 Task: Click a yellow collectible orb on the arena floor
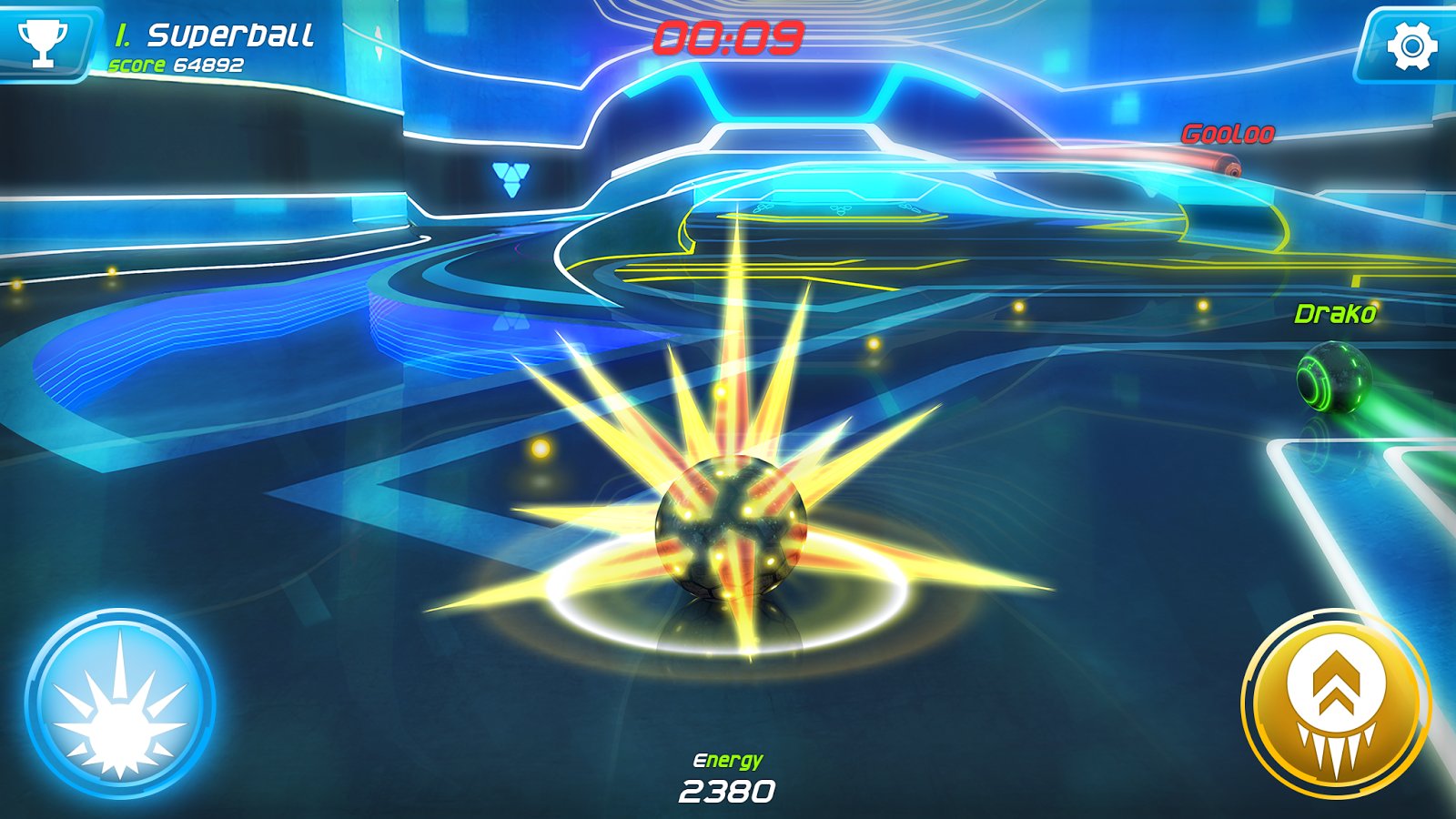pos(541,448)
